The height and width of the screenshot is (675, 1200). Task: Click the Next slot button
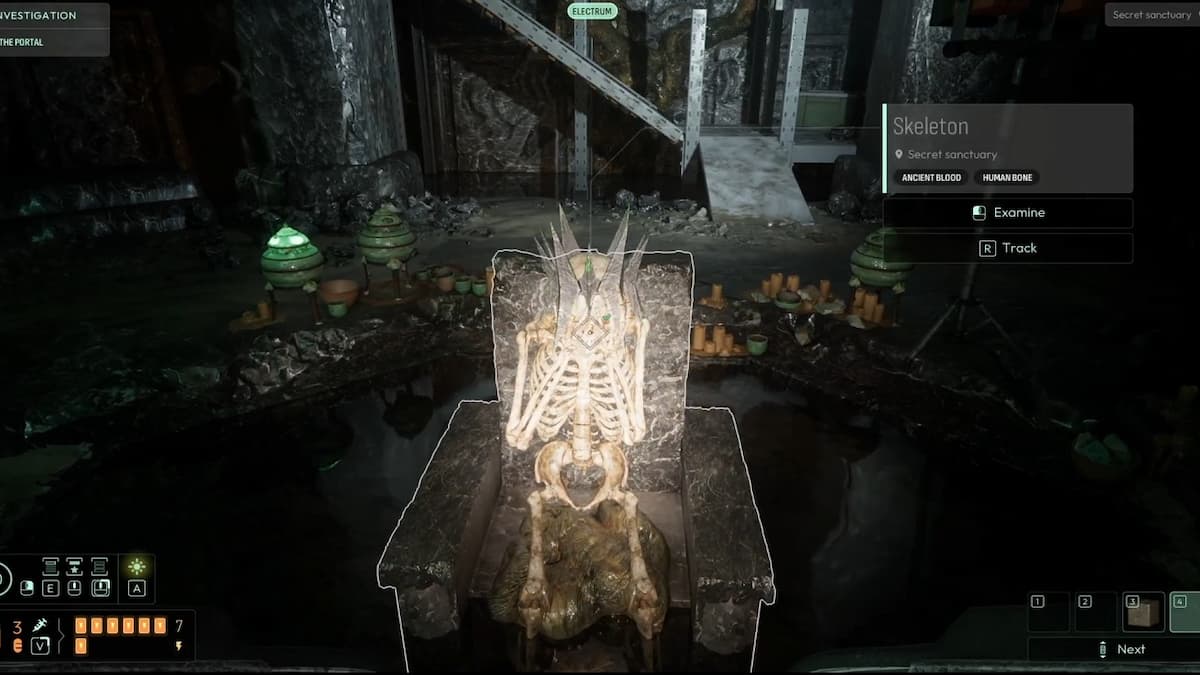(1120, 649)
